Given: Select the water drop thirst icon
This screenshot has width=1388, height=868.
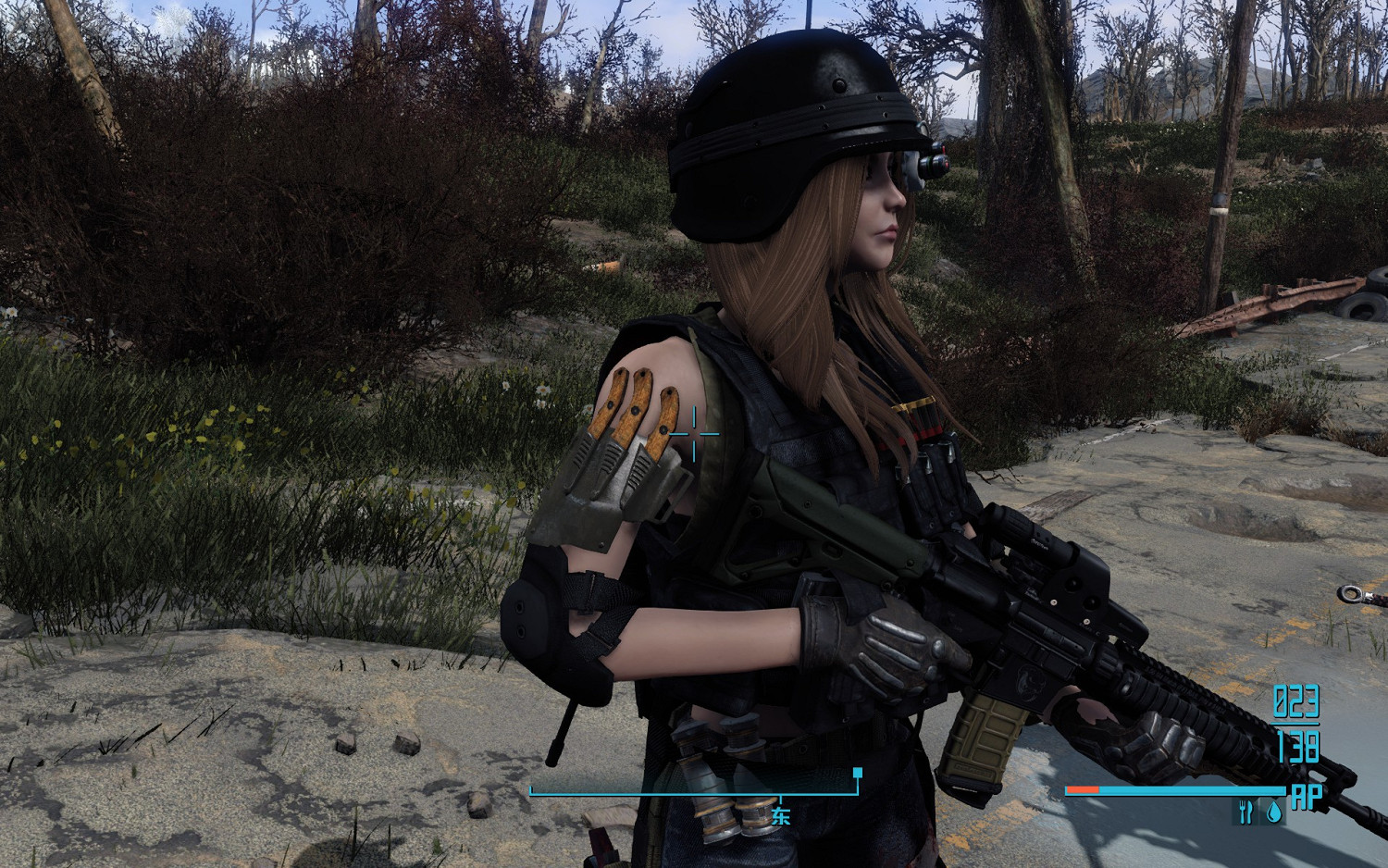Looking at the screenshot, I should coord(1274,812).
